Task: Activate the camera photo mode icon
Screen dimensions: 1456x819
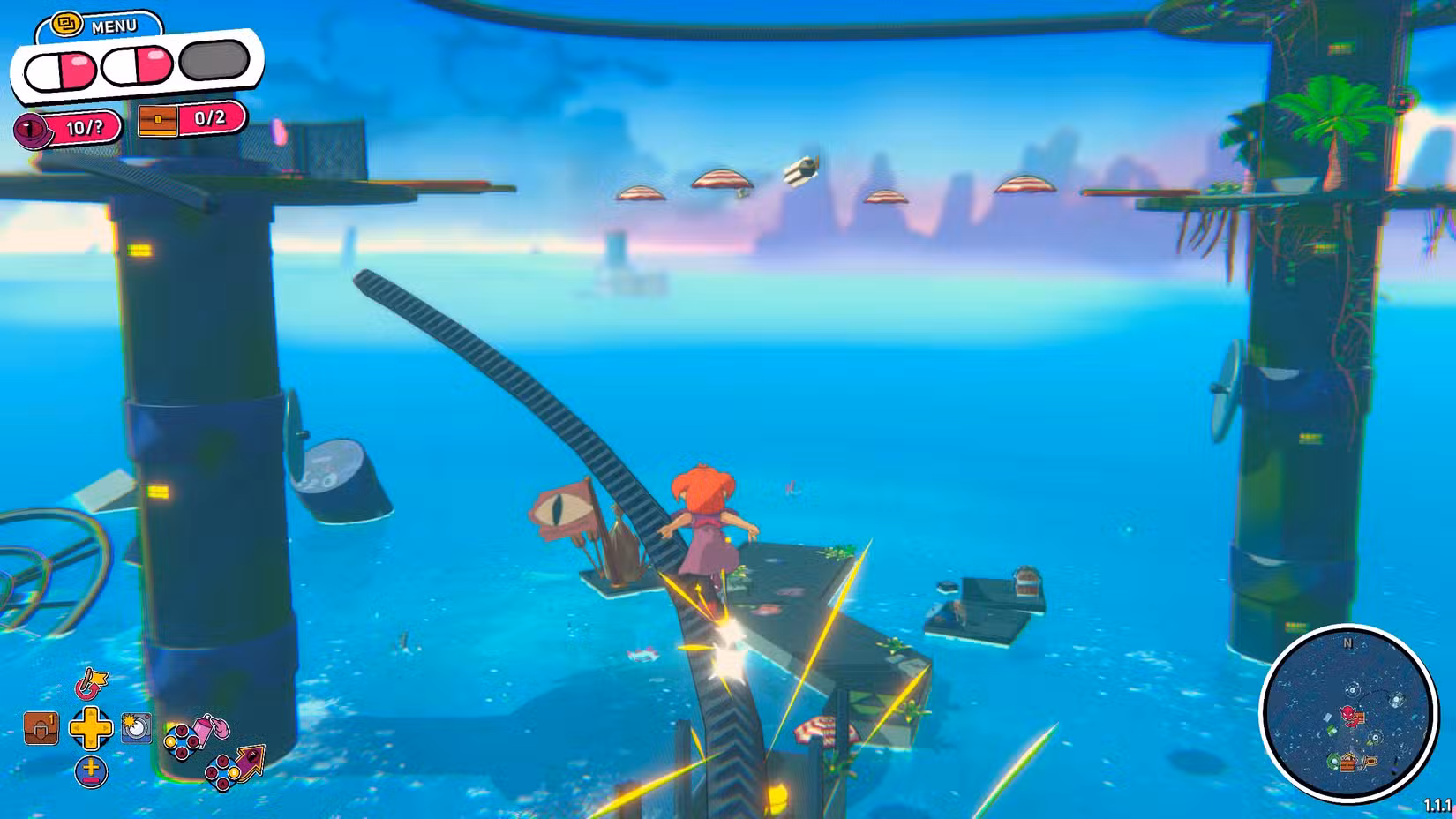Action: 136,727
